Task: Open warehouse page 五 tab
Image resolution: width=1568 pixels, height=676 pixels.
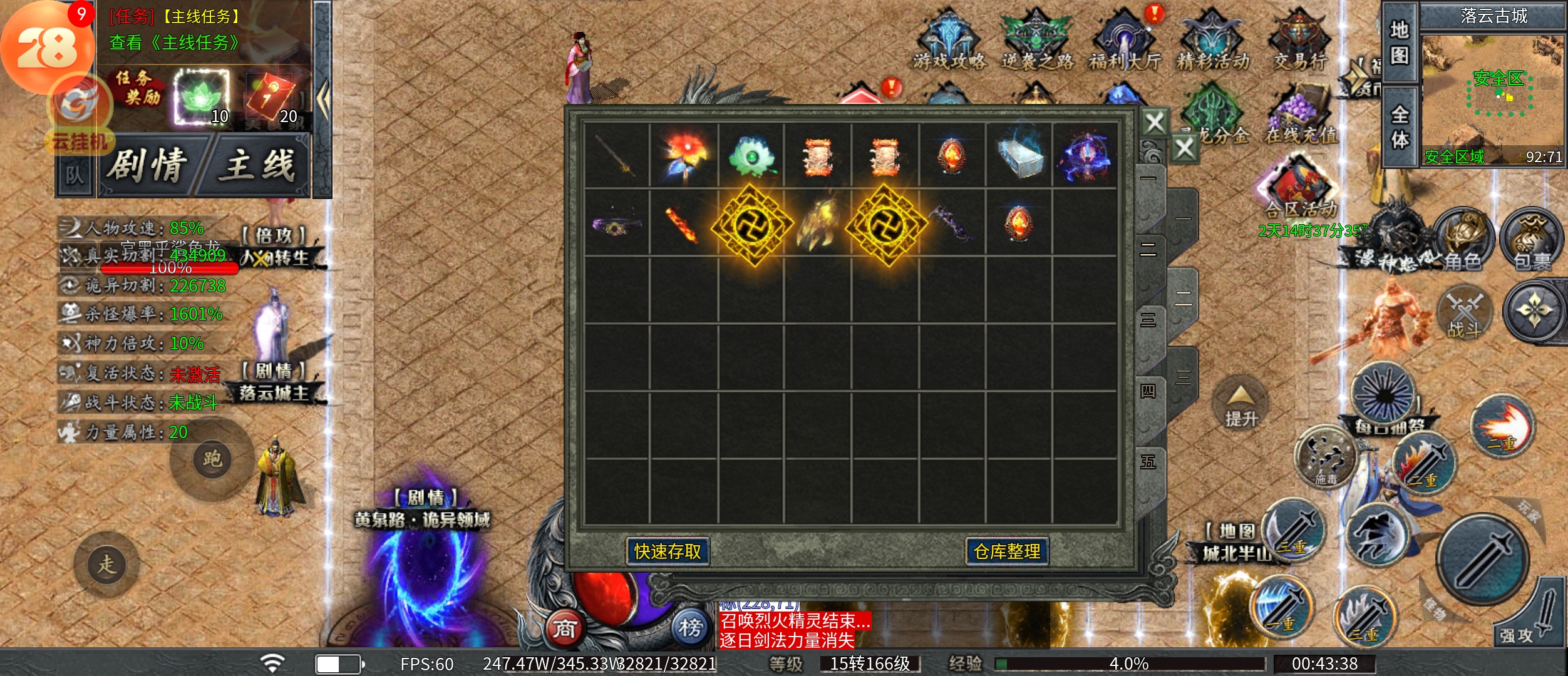Action: (x=1148, y=463)
